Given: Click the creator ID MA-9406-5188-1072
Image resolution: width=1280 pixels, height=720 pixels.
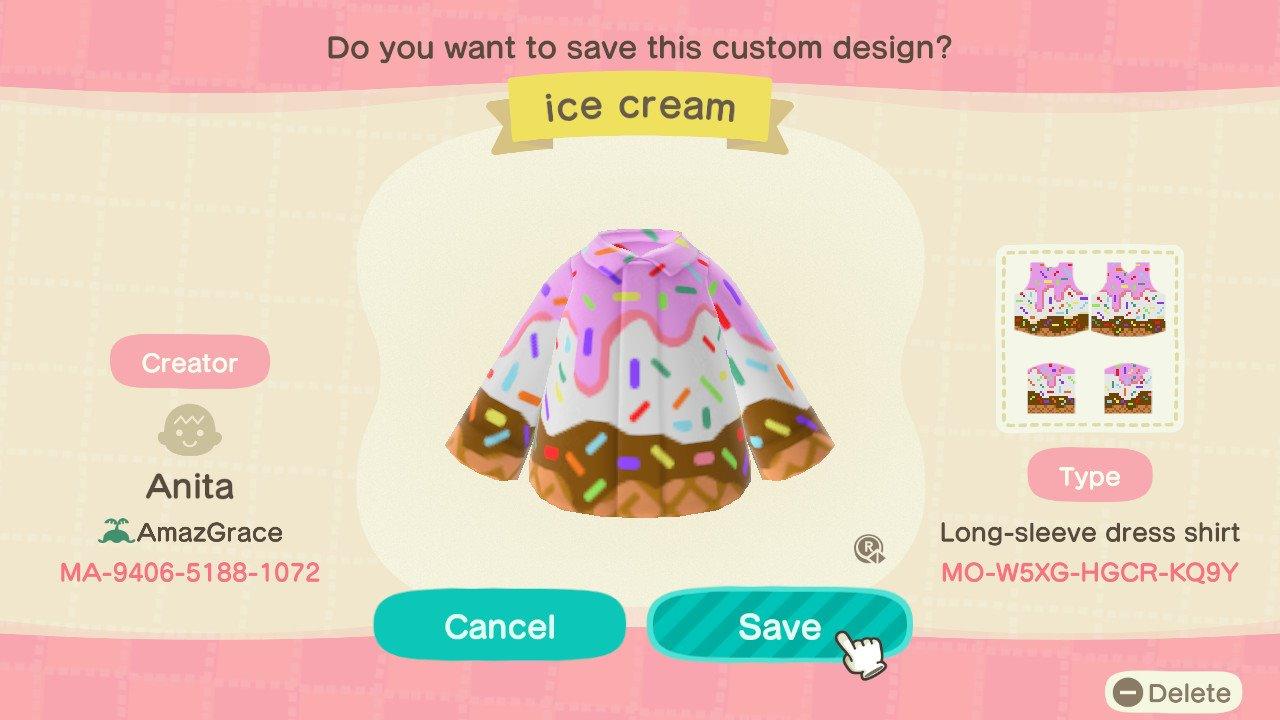Looking at the screenshot, I should 190,573.
